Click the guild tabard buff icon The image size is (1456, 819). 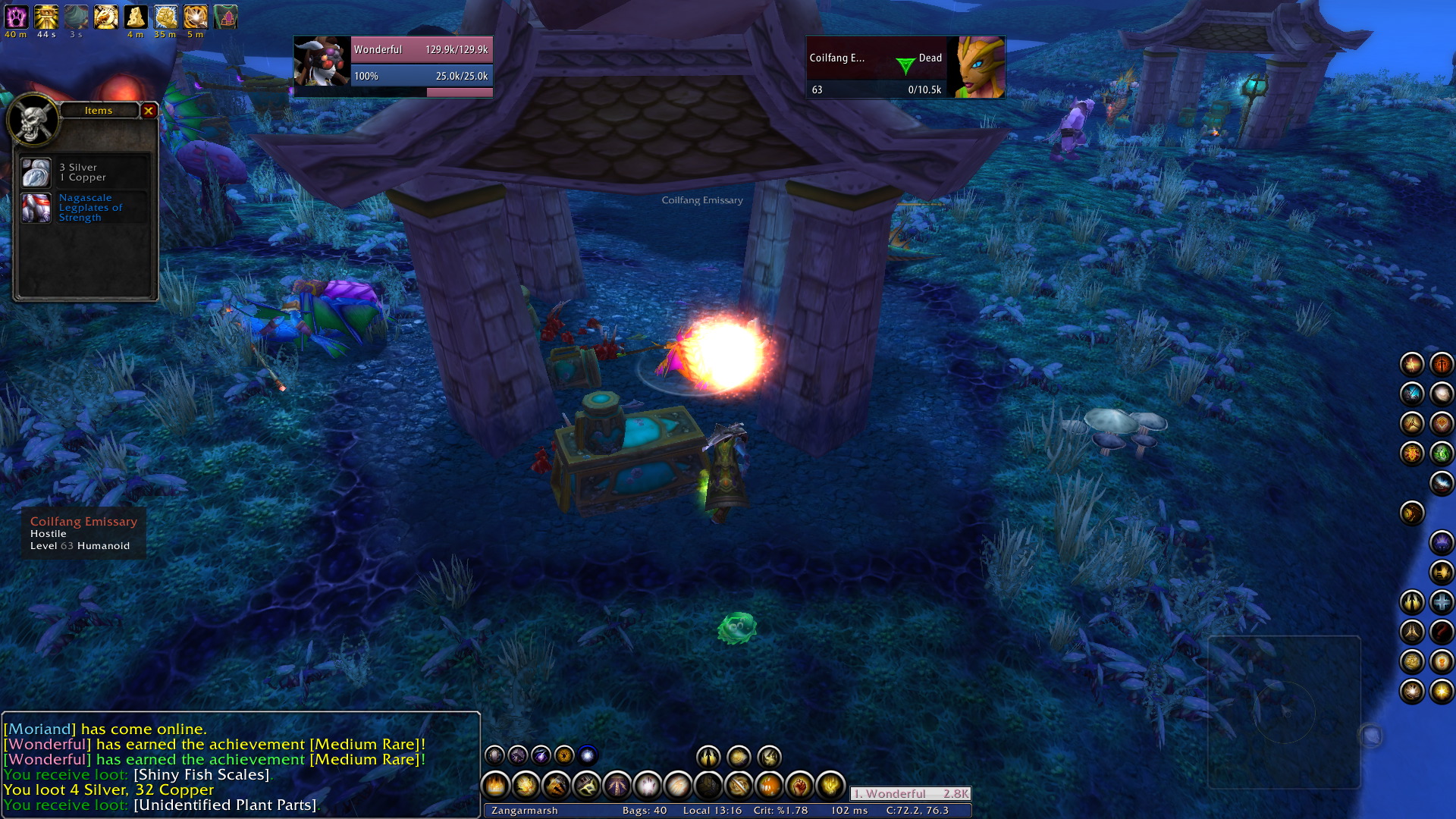click(225, 17)
